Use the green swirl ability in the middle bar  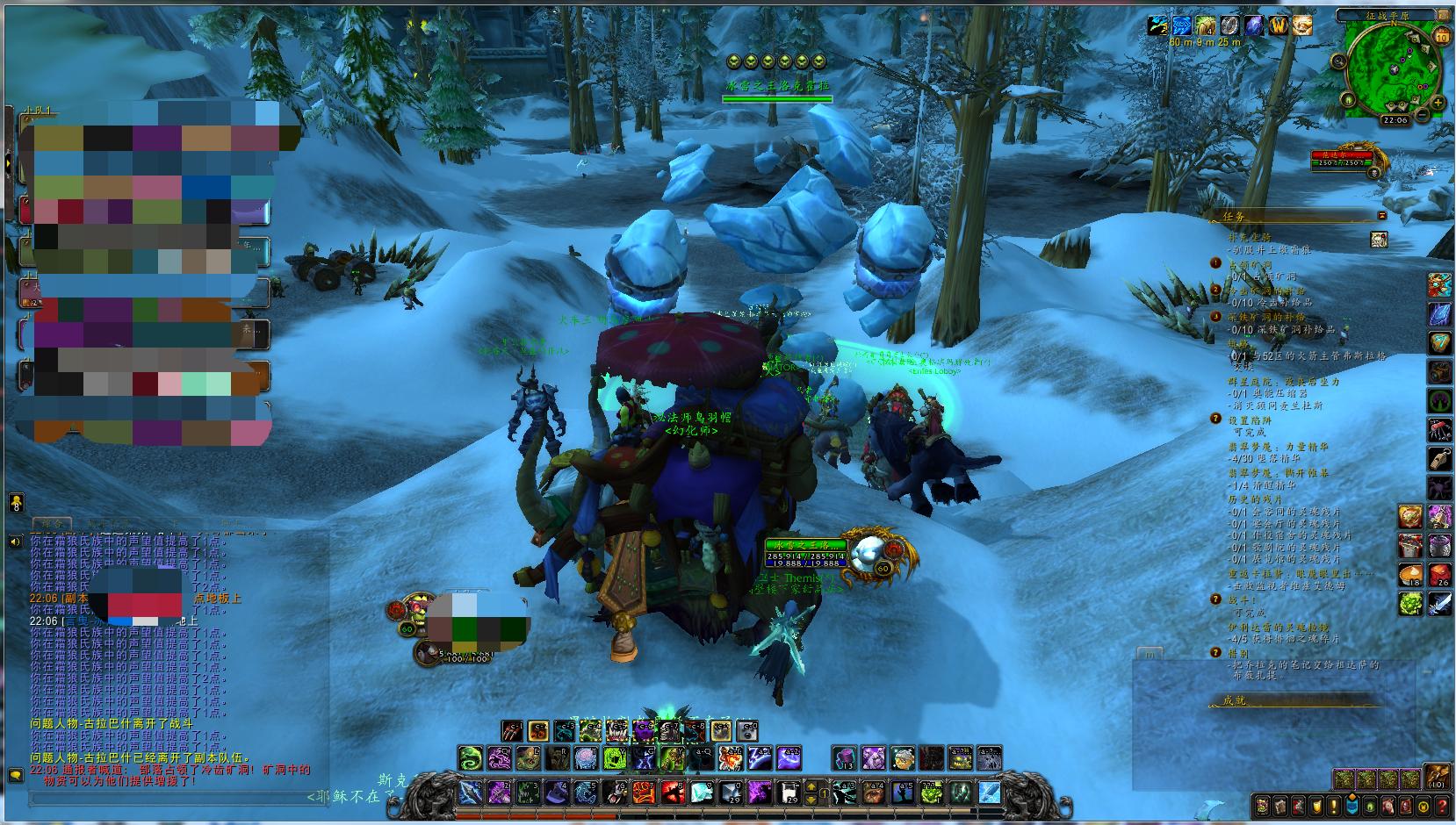click(471, 757)
